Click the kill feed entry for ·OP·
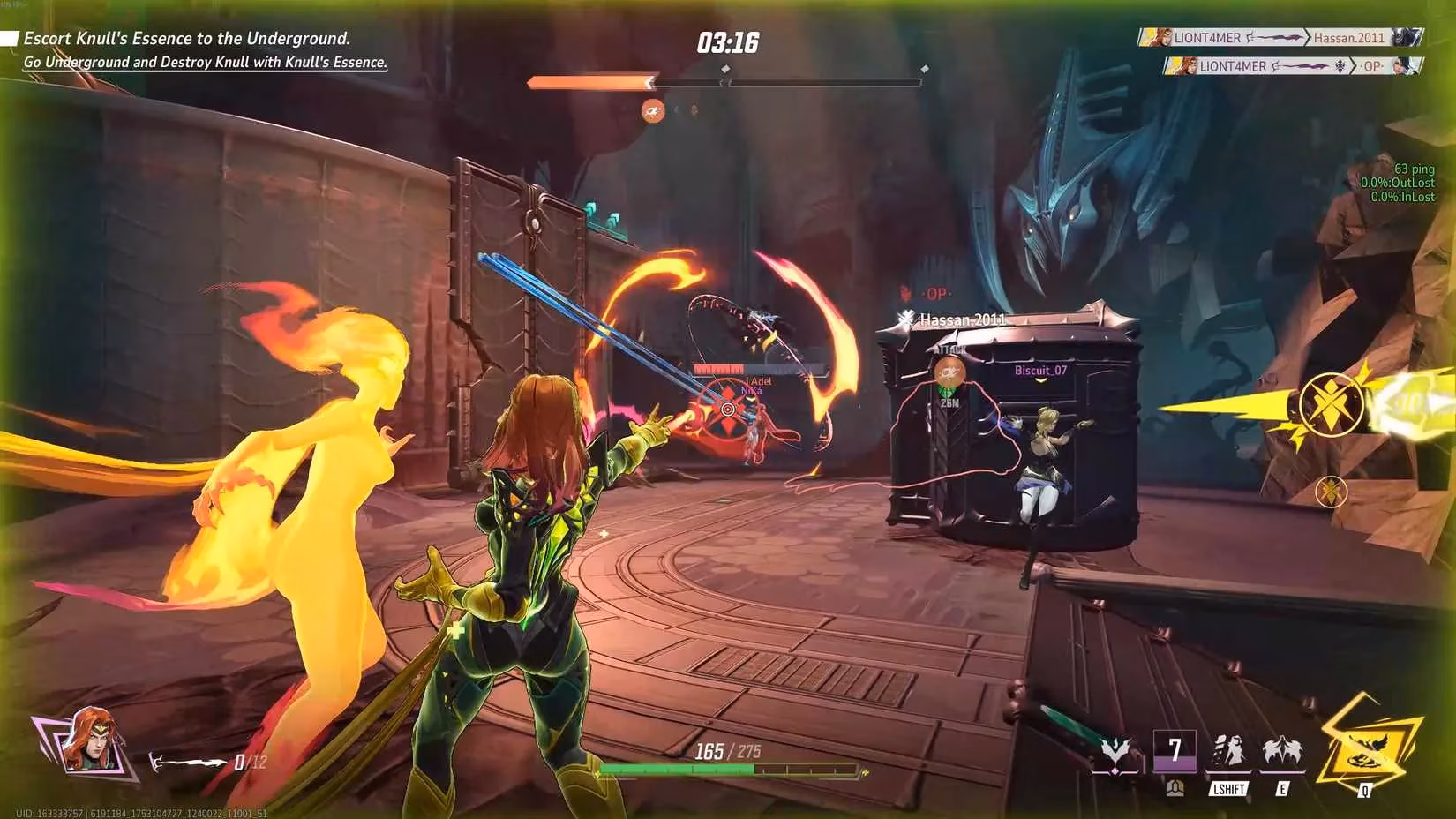1456x819 pixels. tap(1293, 66)
